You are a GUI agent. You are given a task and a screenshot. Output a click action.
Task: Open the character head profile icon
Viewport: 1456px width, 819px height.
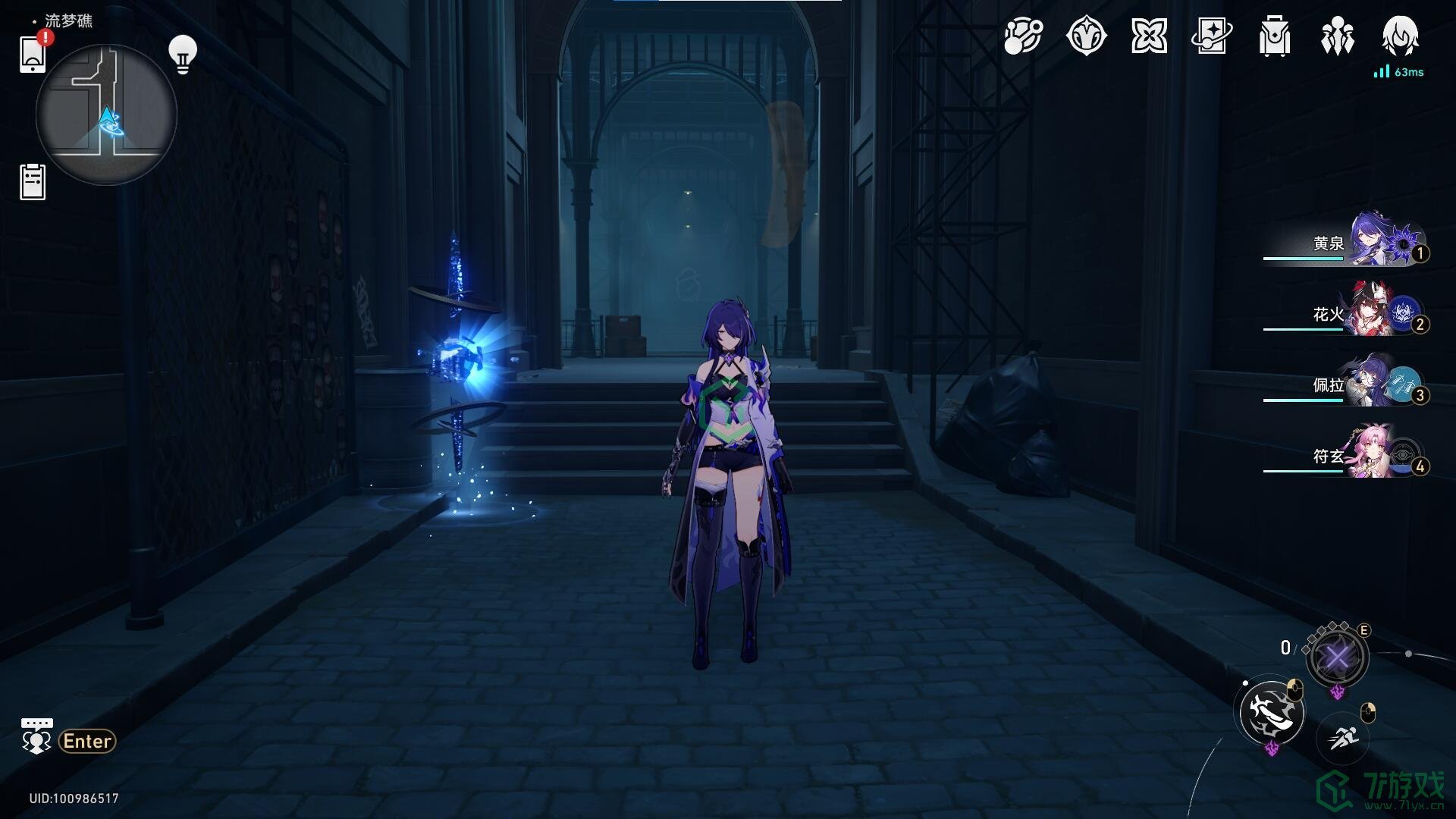1400,36
